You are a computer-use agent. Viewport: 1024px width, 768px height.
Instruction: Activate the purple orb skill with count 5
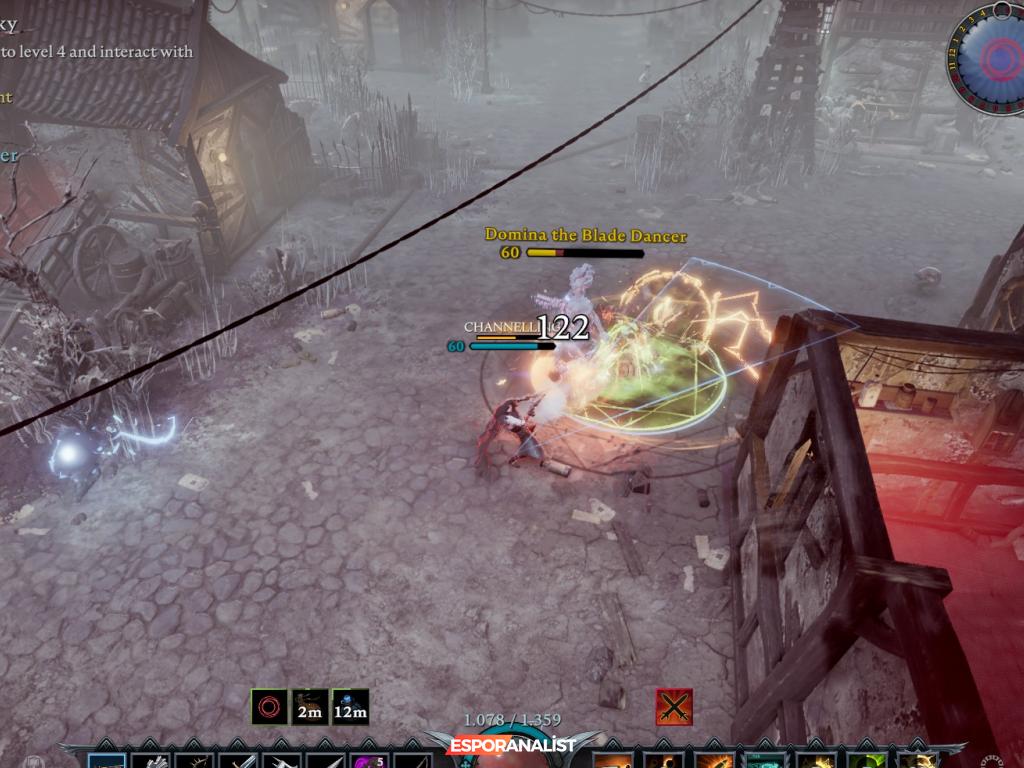tap(368, 761)
